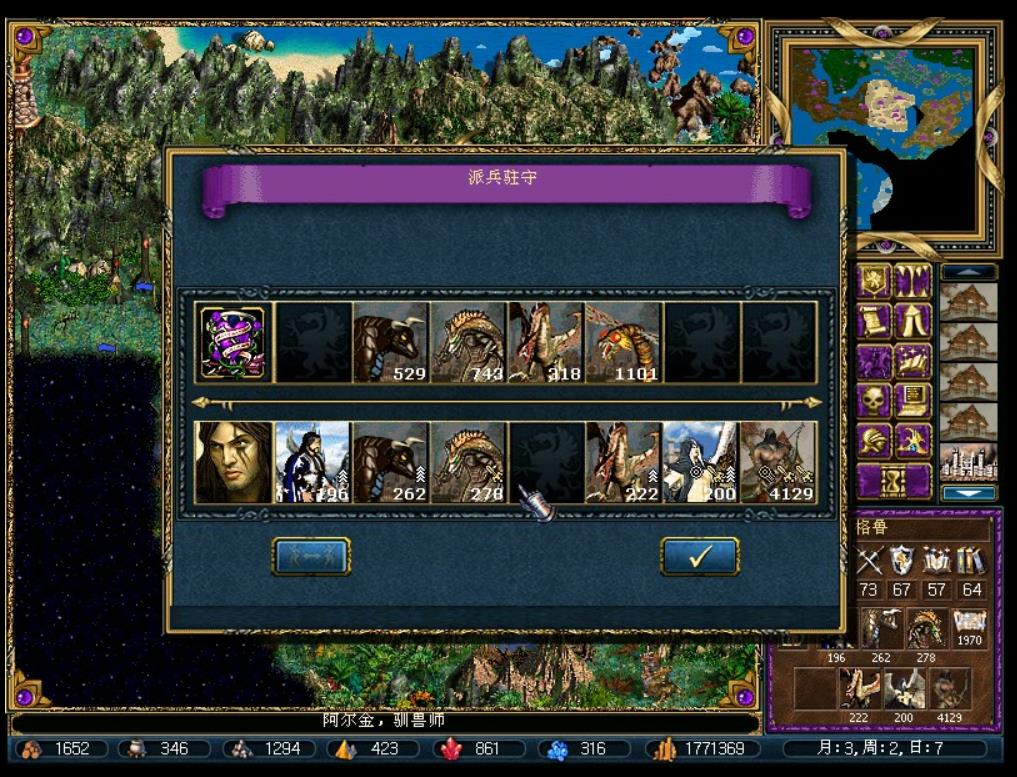The width and height of the screenshot is (1017, 777).
Task: Click the purple garrison flag emblem
Action: tap(234, 343)
